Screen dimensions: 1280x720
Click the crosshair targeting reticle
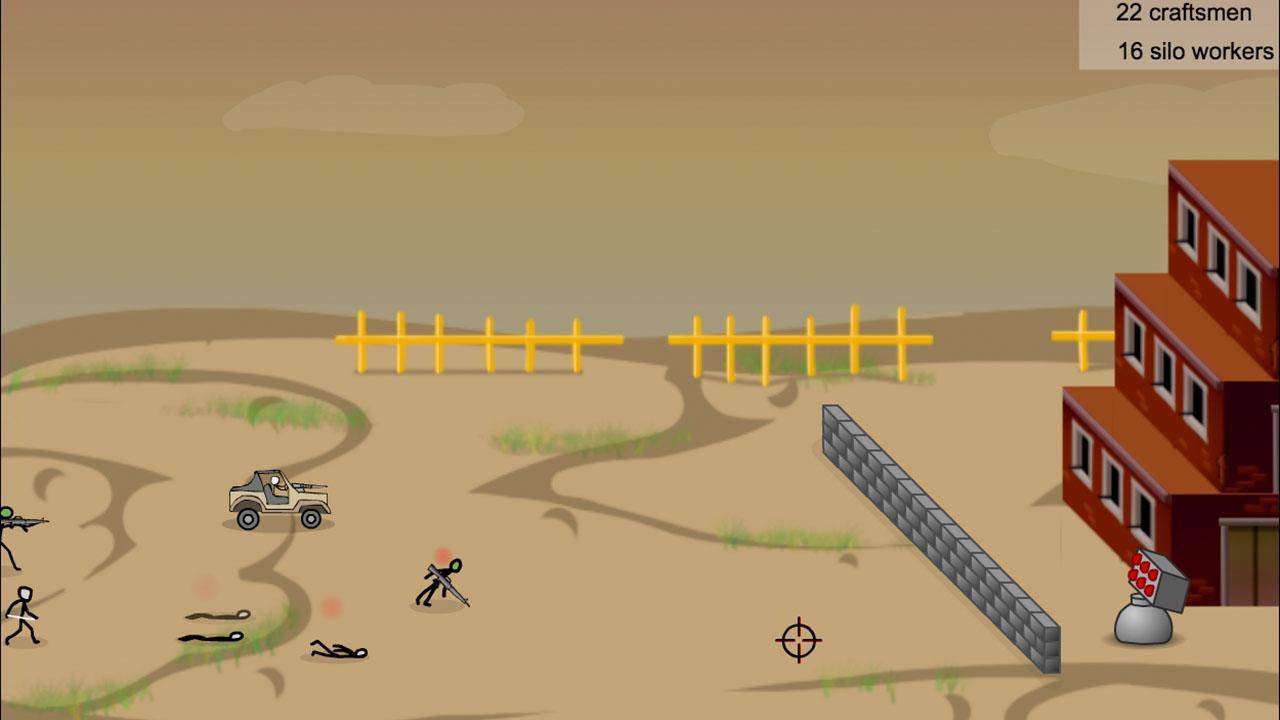797,640
